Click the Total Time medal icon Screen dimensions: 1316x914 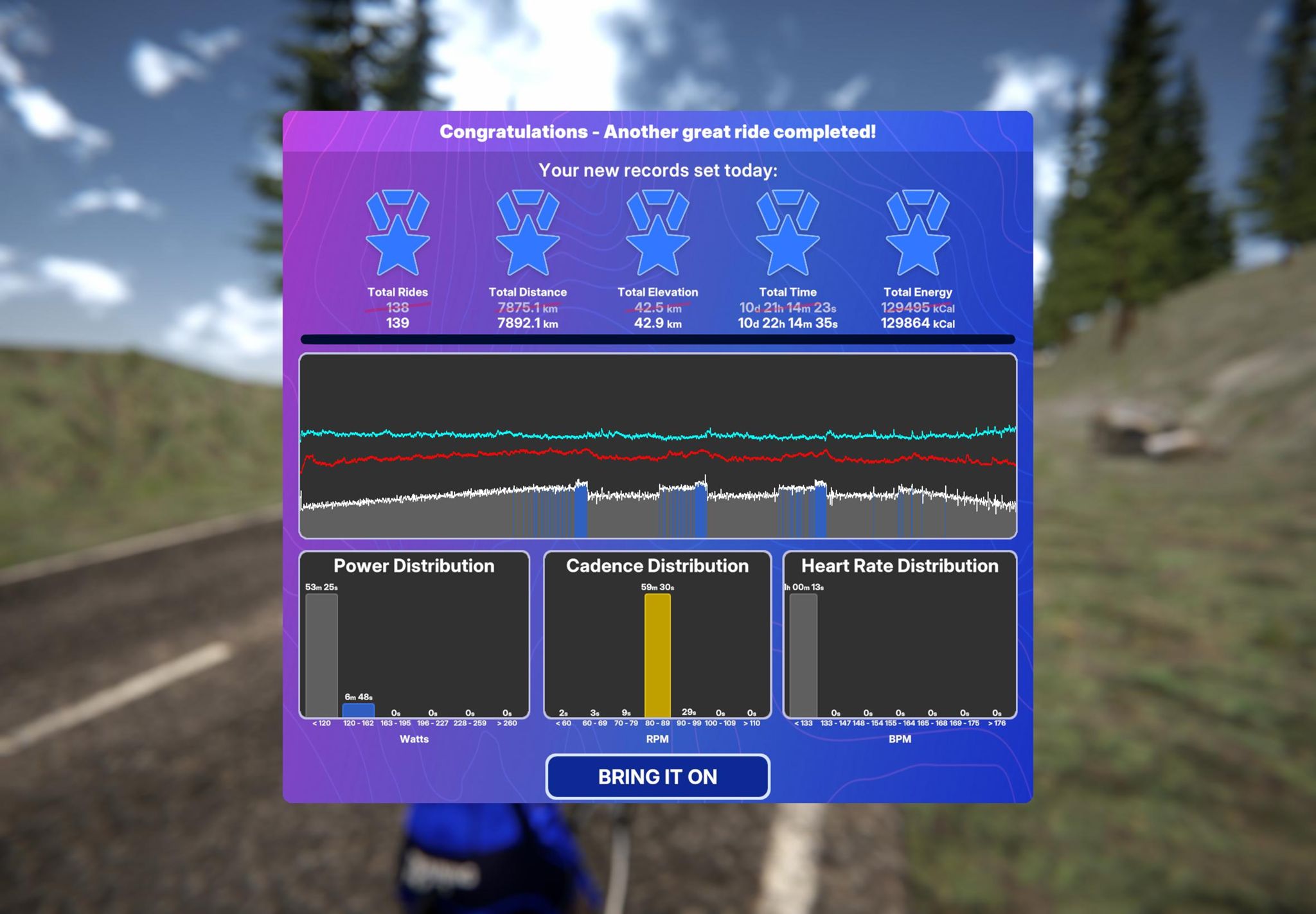[x=787, y=233]
